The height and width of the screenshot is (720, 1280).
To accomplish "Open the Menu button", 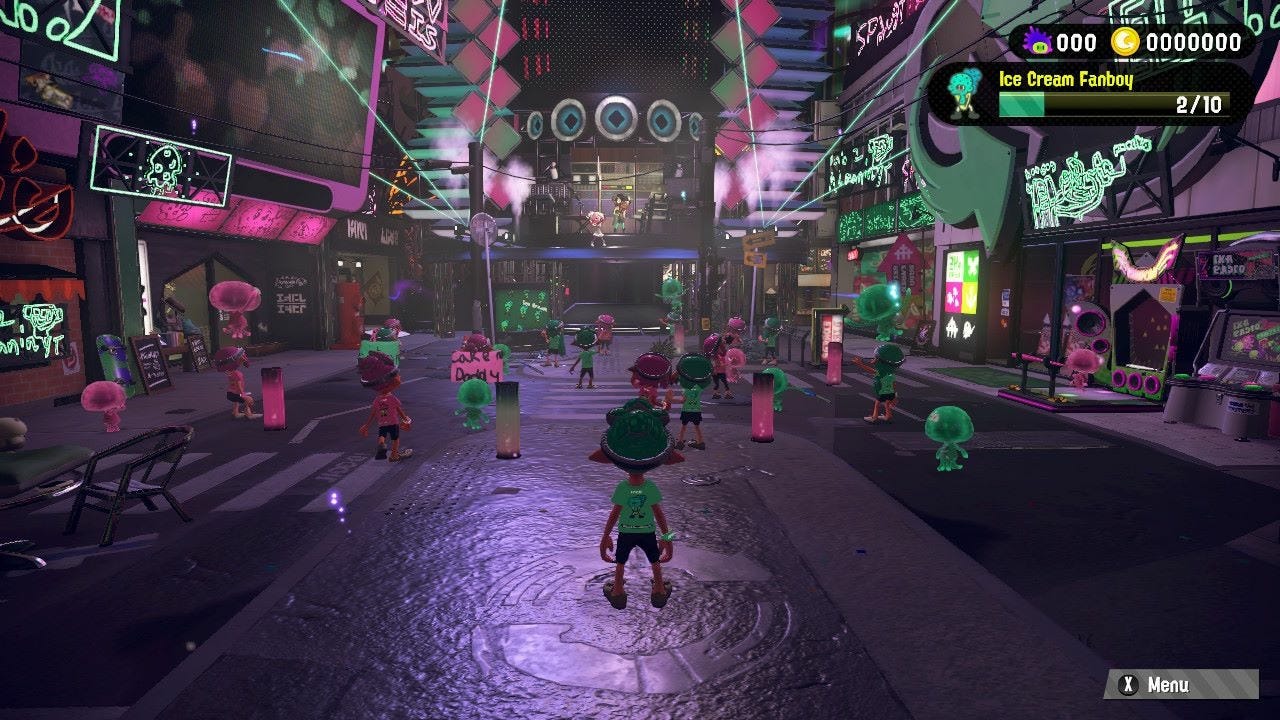I will click(x=1180, y=685).
